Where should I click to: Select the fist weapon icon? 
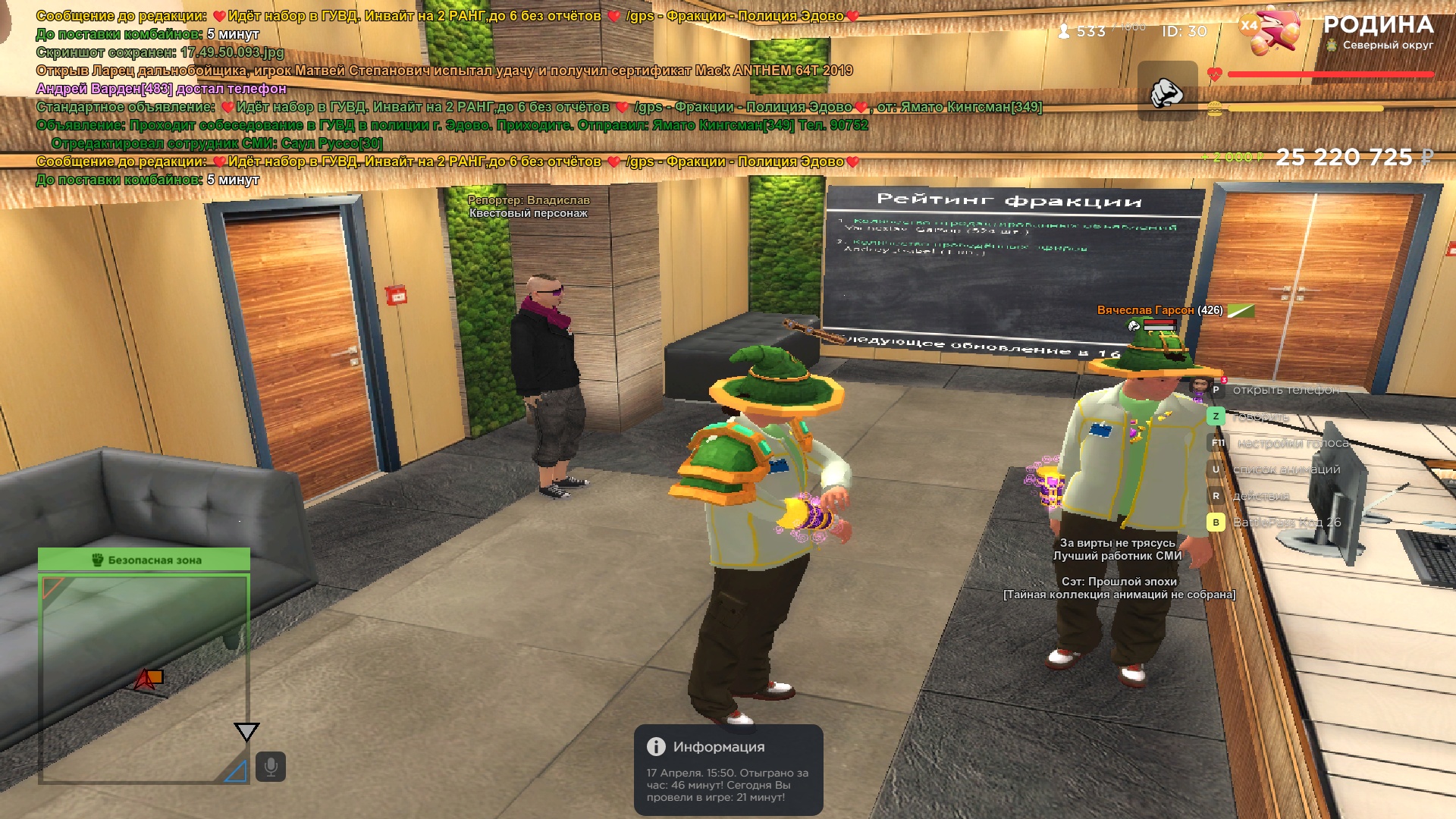tap(1167, 92)
